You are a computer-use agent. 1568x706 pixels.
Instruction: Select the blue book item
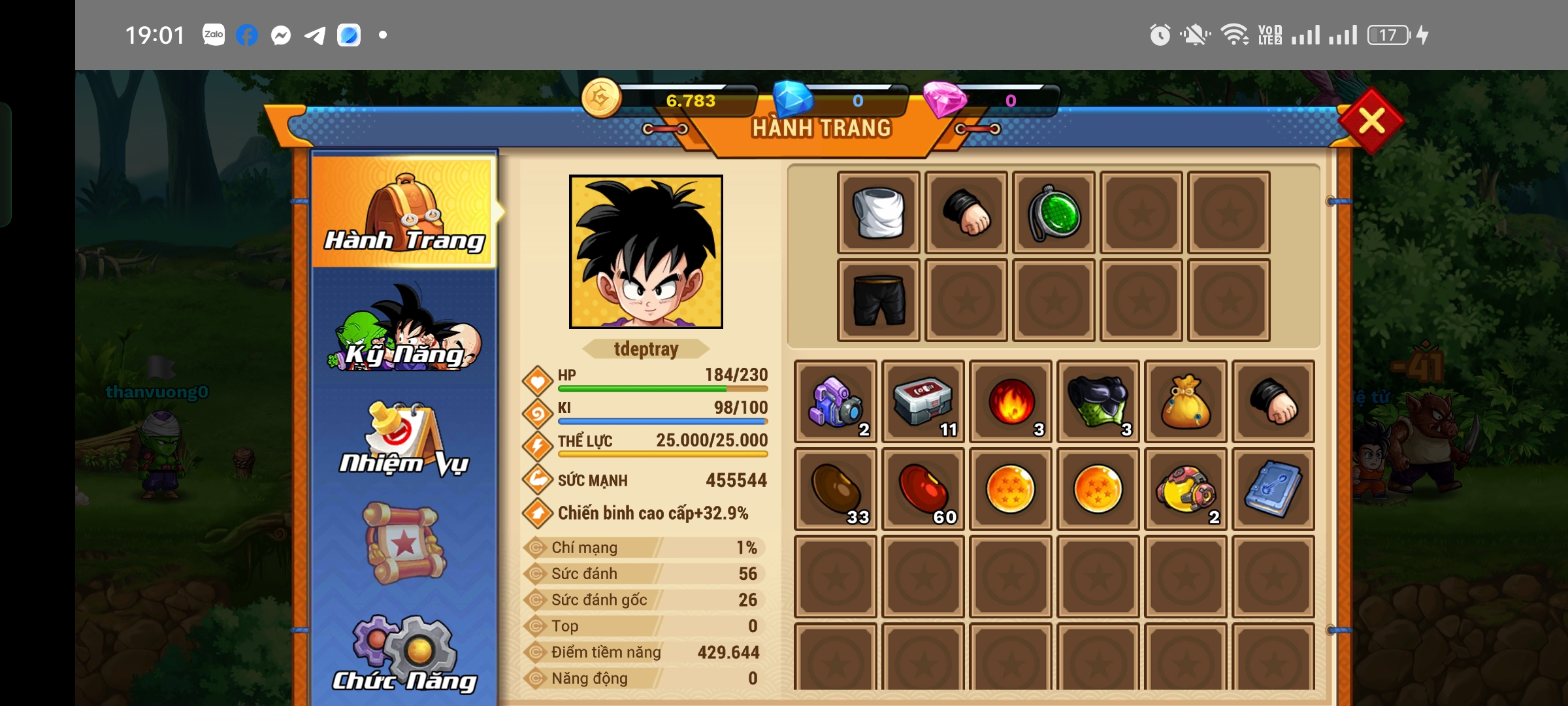(x=1273, y=490)
